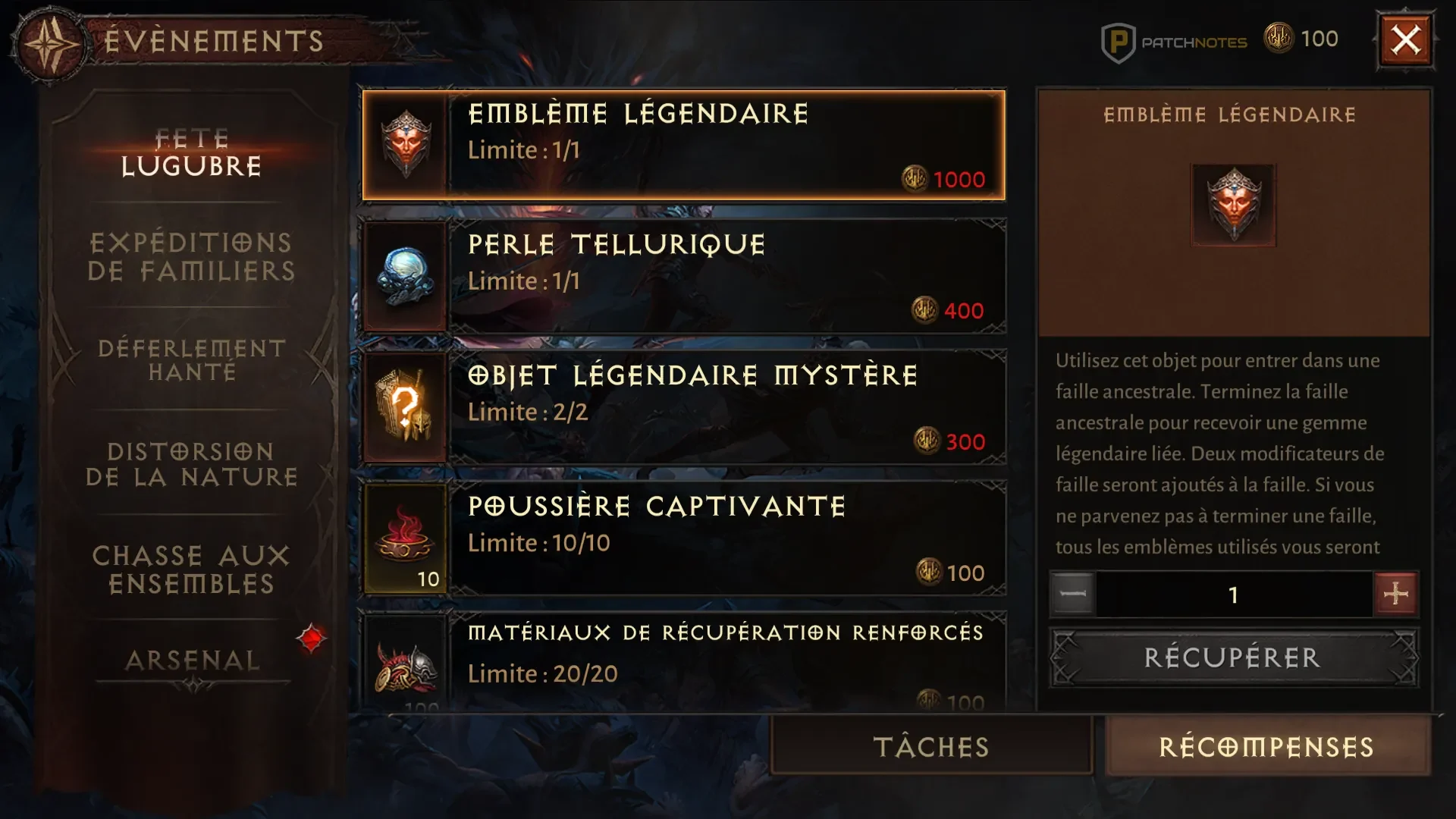This screenshot has width=1456, height=819.
Task: Close the Évènements window
Action: pyautogui.click(x=1405, y=40)
